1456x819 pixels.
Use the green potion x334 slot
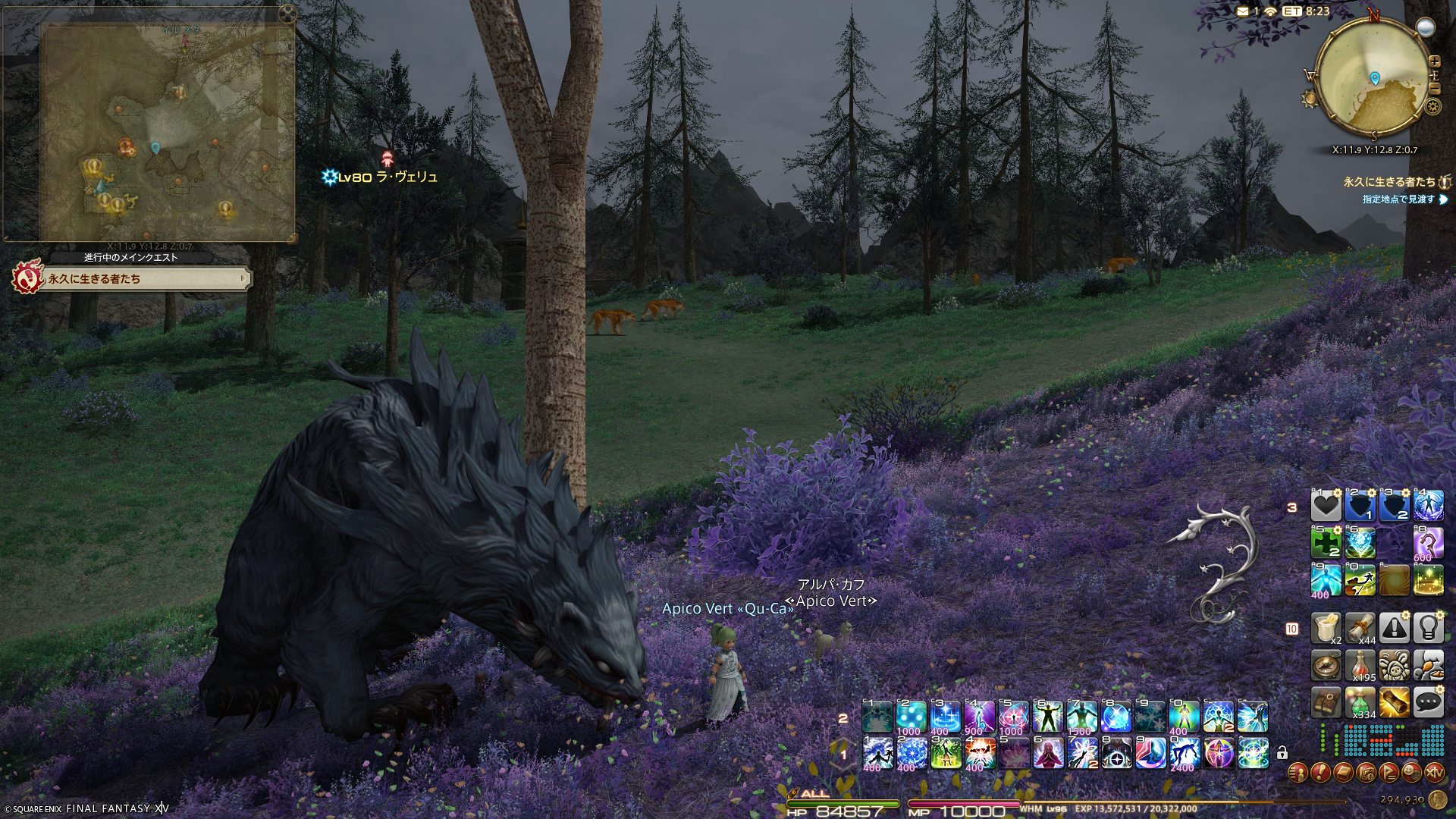click(1360, 703)
